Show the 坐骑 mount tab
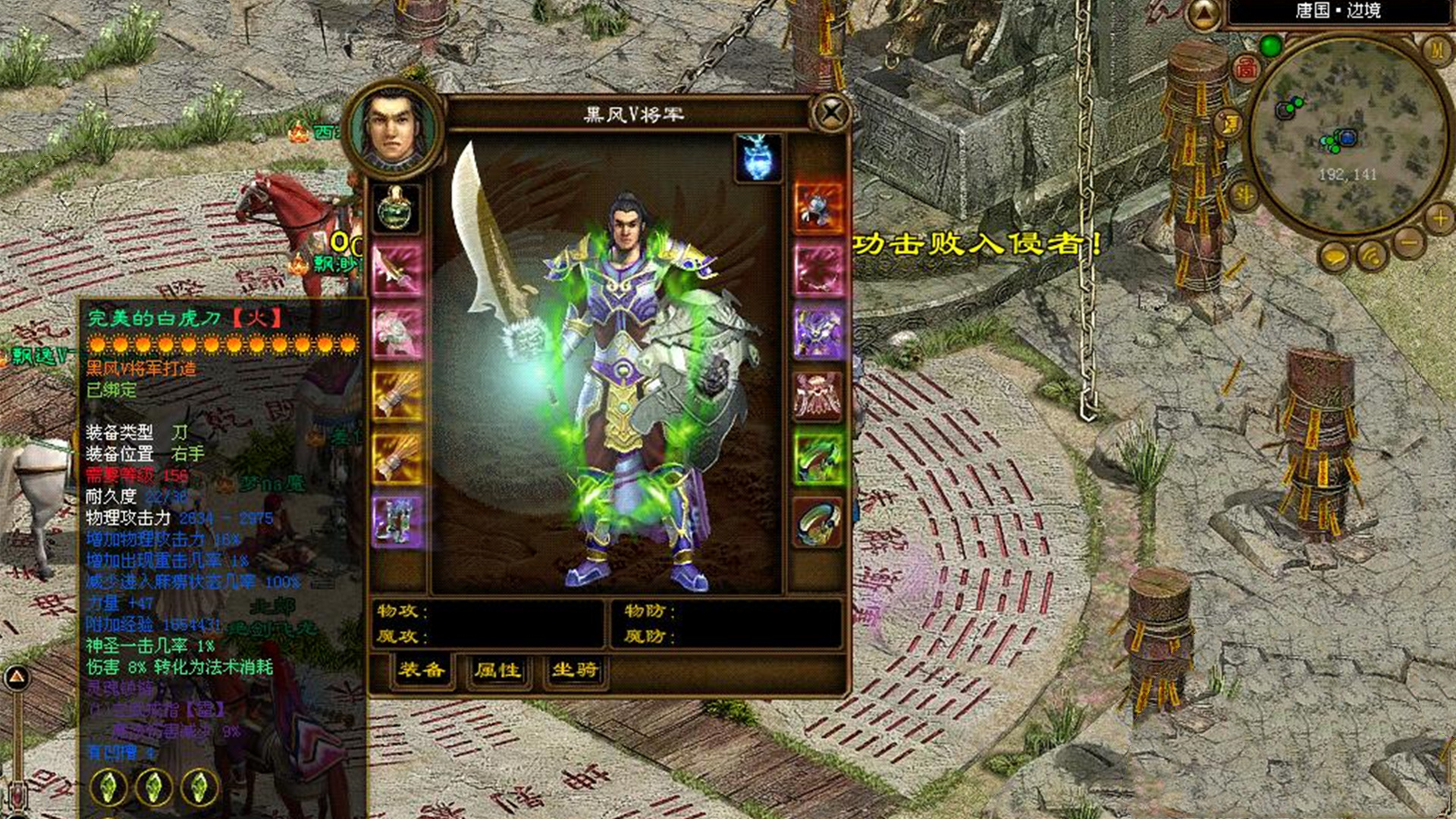The image size is (1456, 819). point(575,670)
